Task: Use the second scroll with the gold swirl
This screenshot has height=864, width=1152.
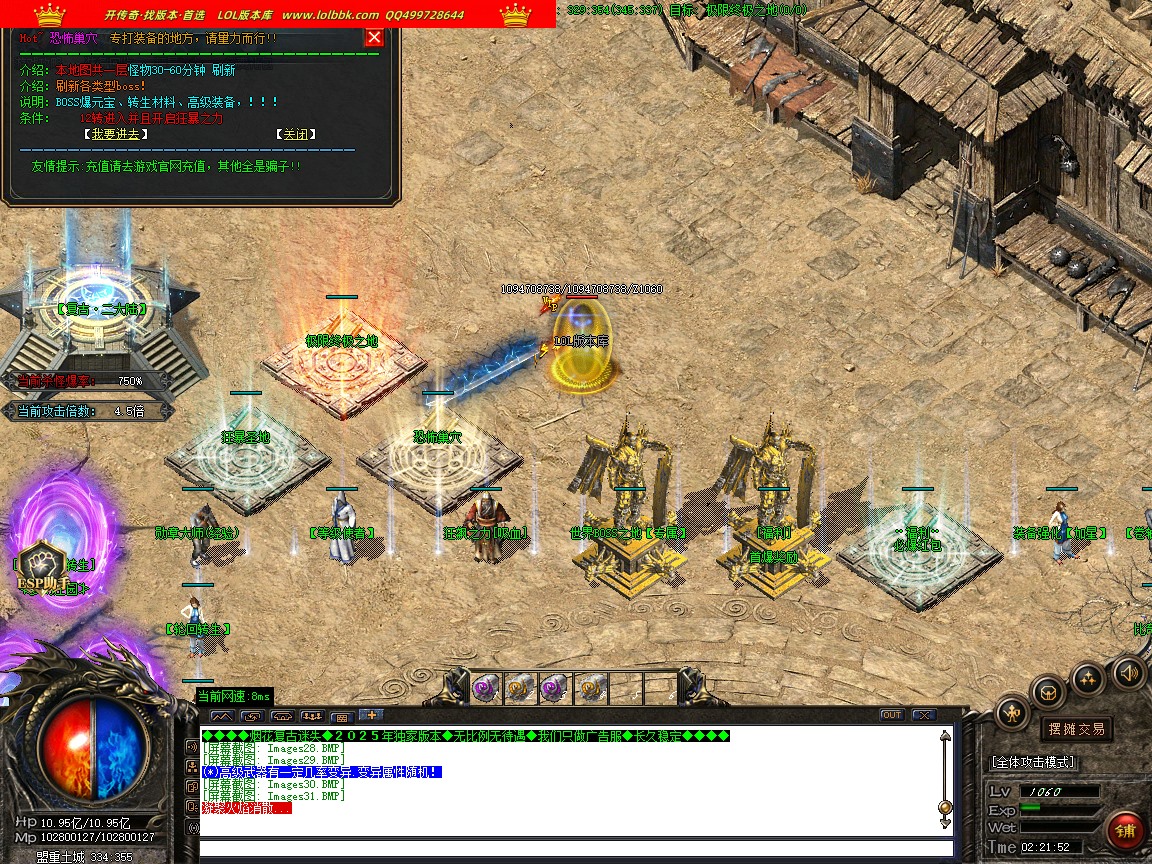Action: (x=520, y=687)
